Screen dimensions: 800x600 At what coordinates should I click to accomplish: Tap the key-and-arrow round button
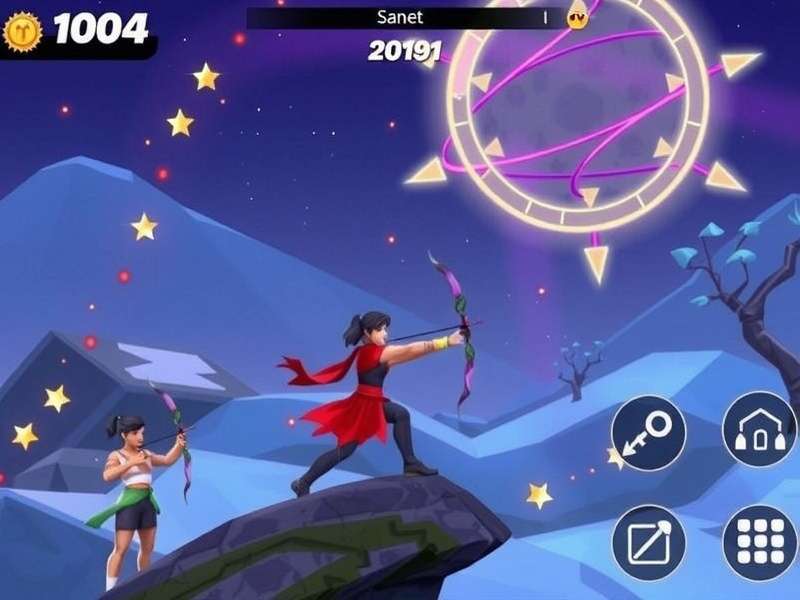pos(648,433)
